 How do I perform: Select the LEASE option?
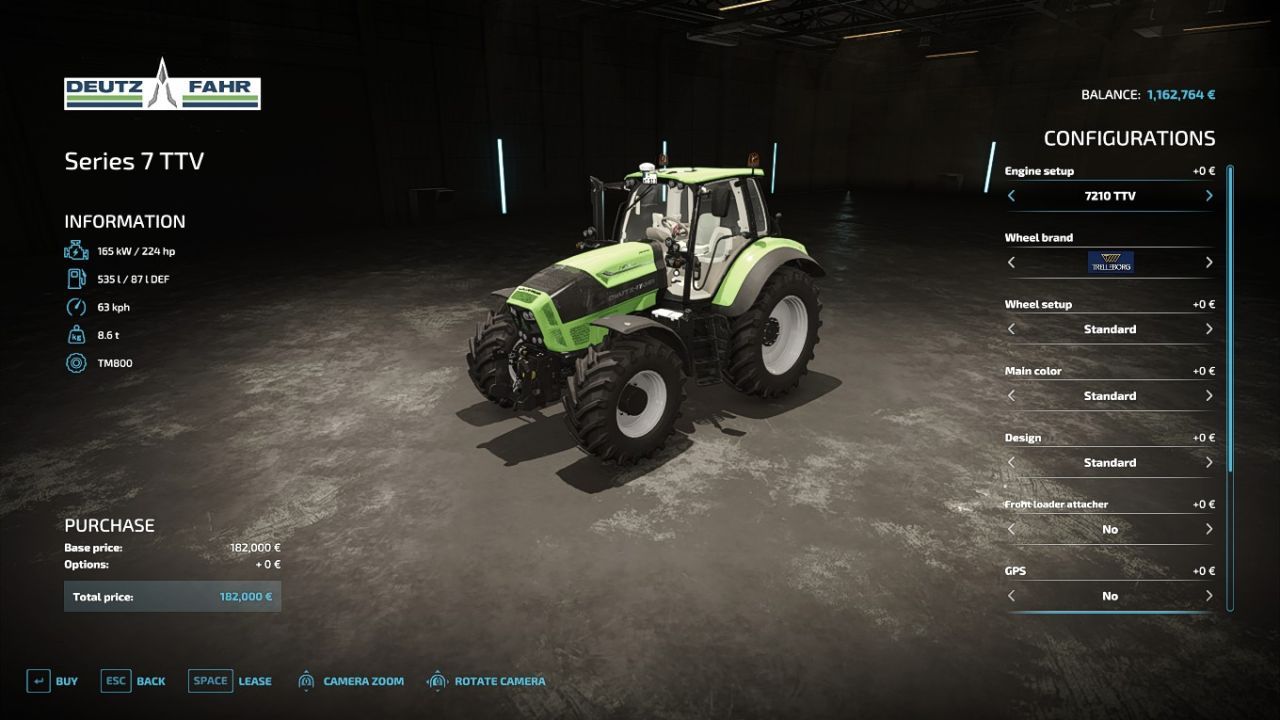(x=254, y=680)
